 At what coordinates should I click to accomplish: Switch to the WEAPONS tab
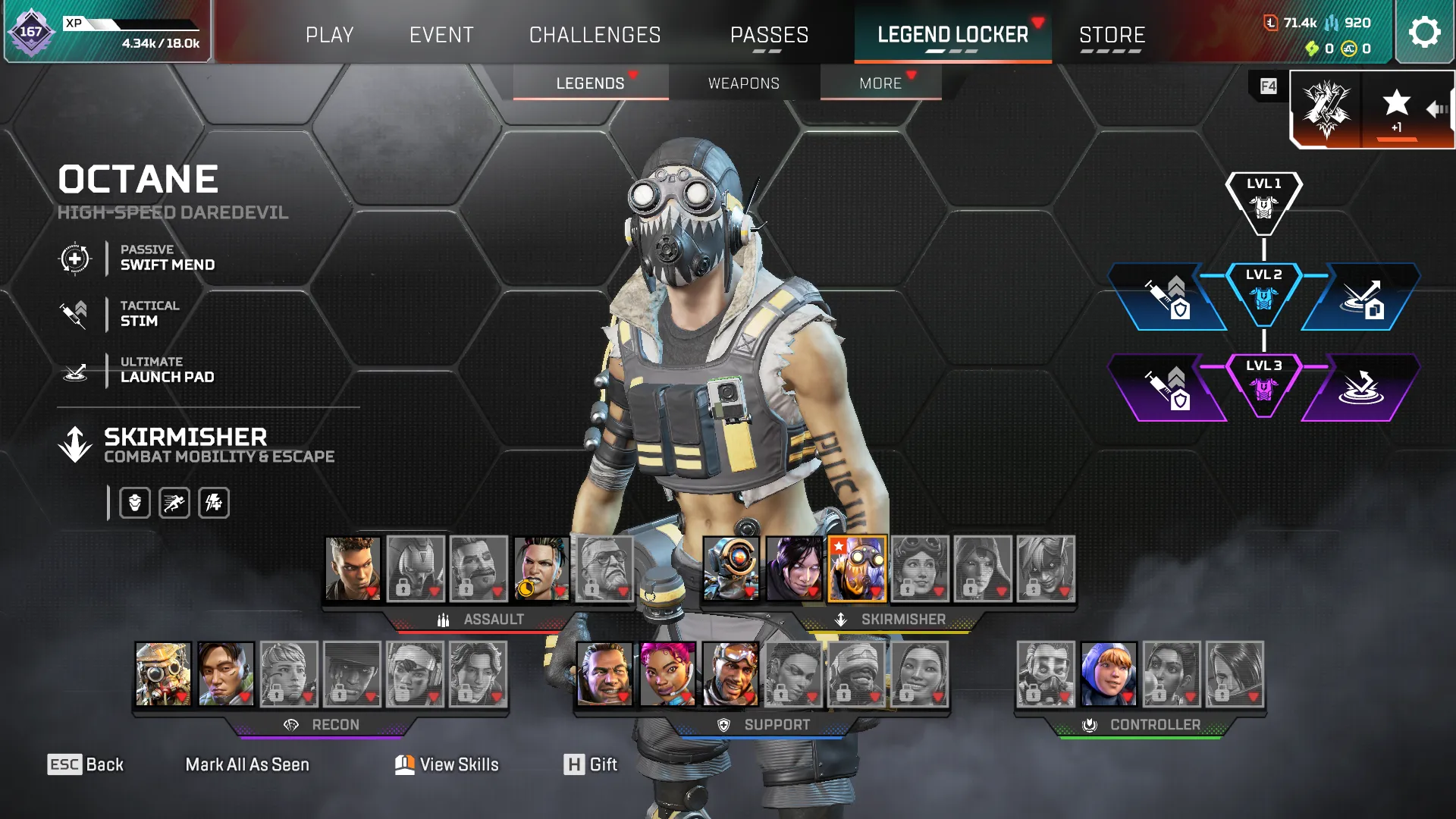743,83
